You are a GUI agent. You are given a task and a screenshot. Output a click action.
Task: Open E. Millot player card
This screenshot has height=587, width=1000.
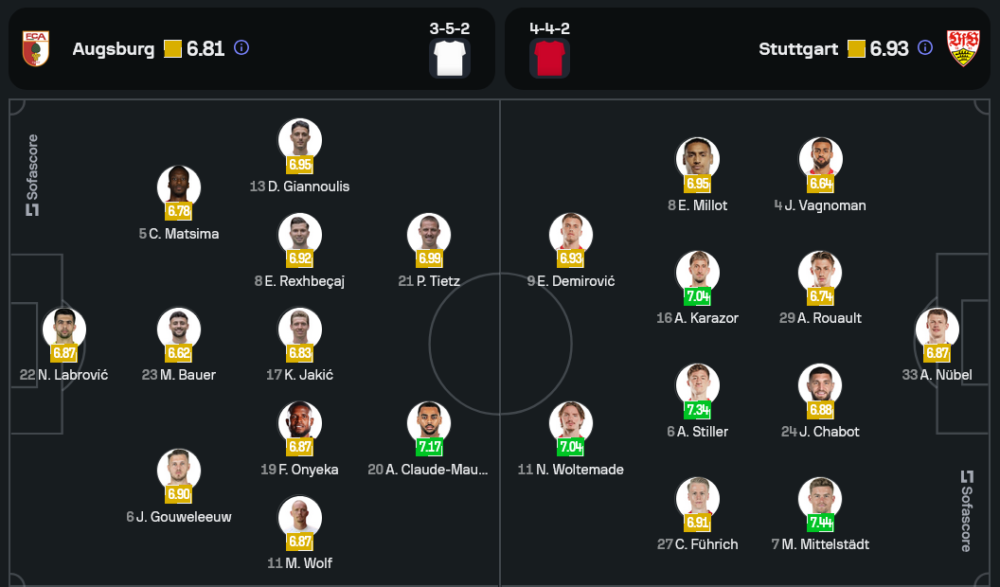(697, 160)
